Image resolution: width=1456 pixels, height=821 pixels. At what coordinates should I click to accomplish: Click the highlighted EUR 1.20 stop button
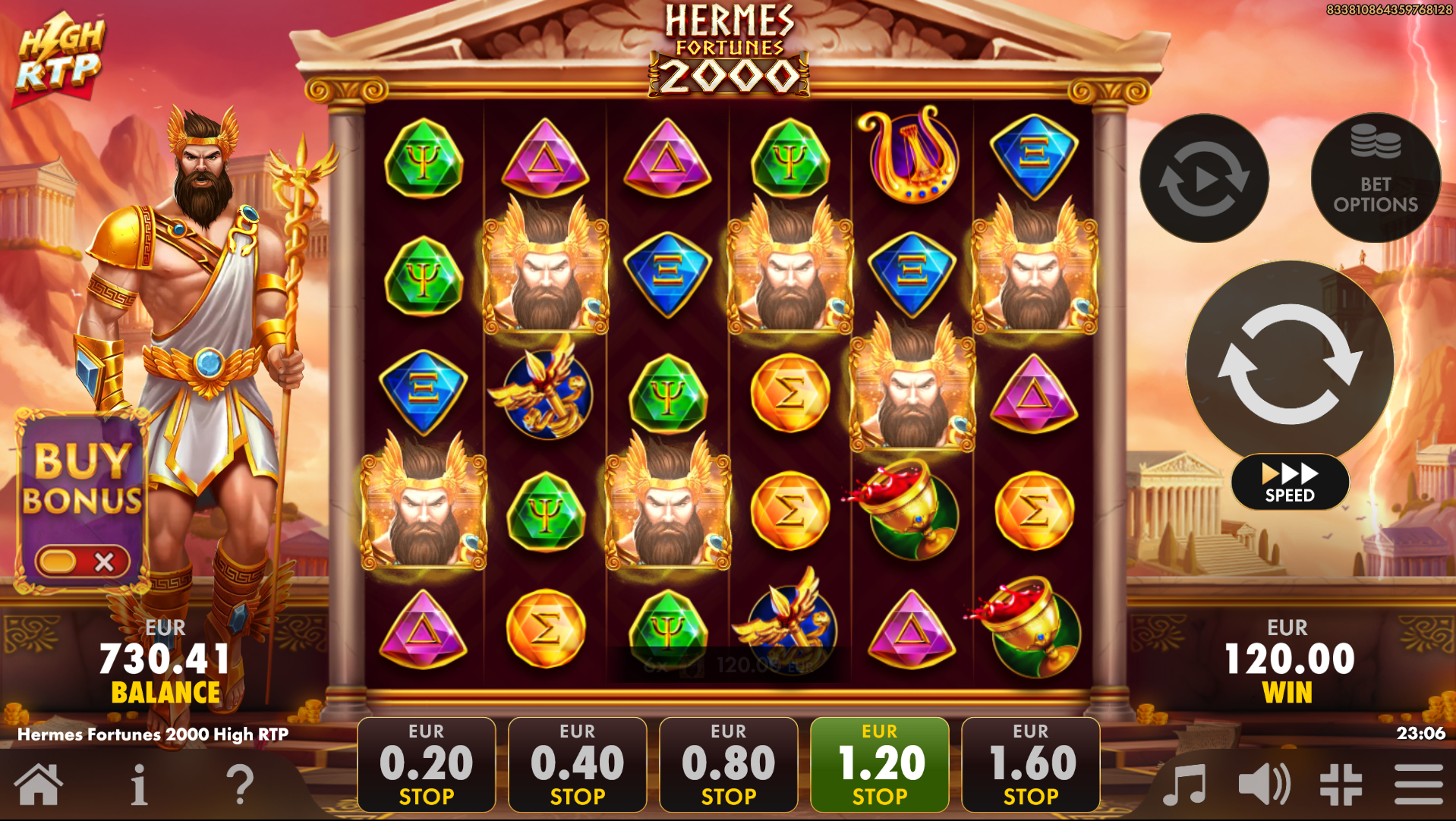click(879, 763)
